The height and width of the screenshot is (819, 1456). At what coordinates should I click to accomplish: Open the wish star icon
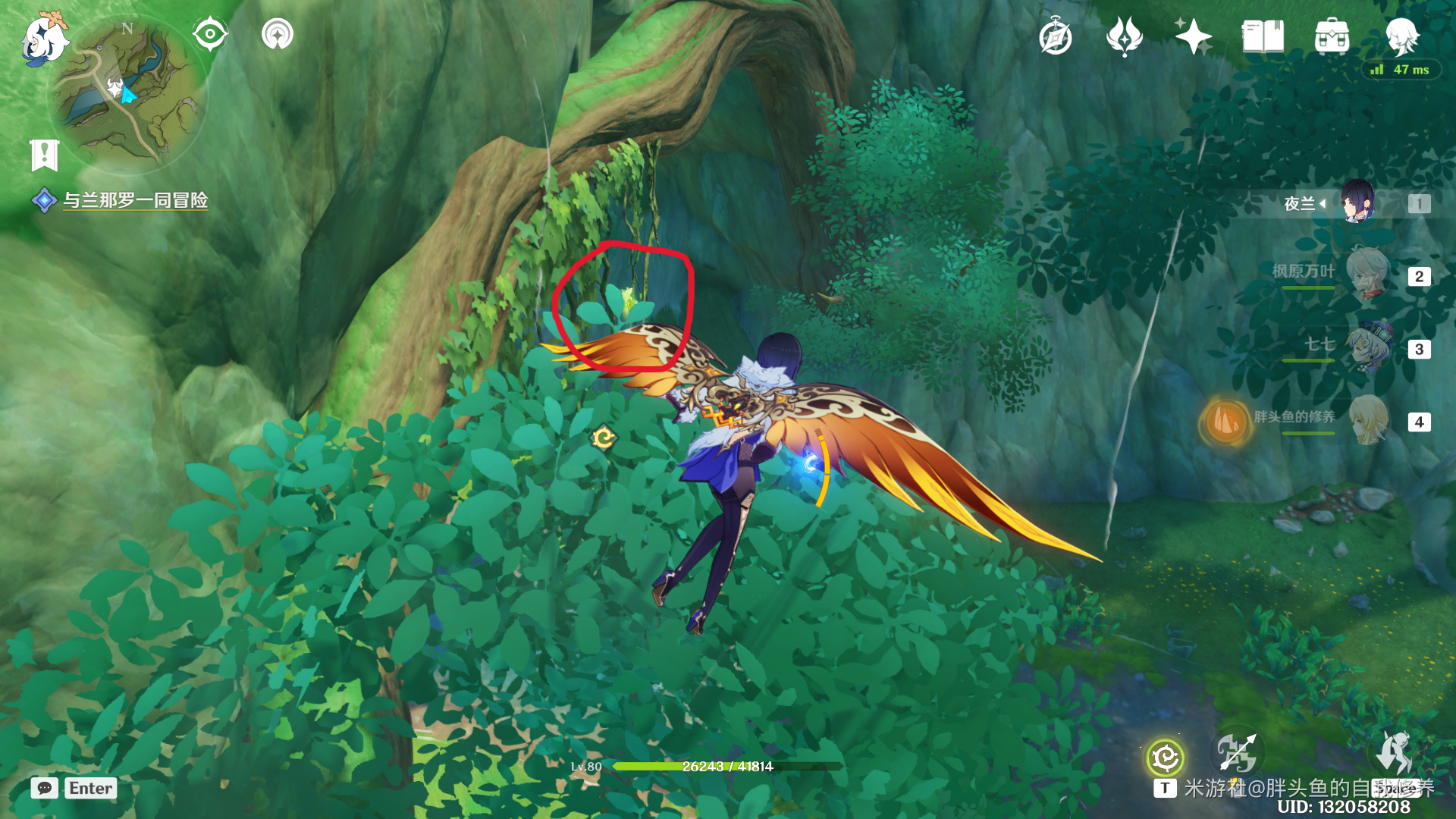1193,36
